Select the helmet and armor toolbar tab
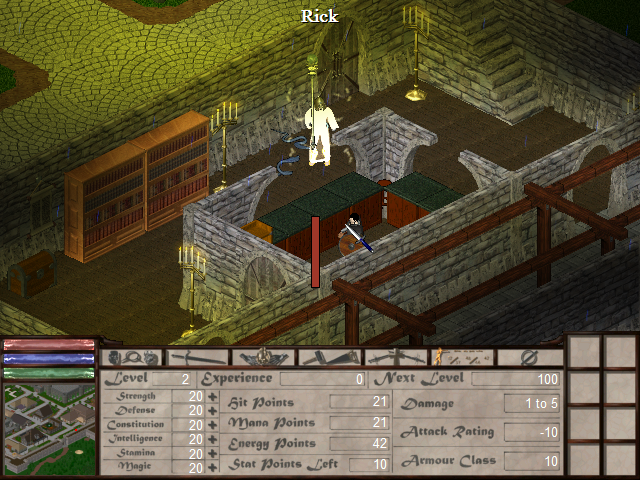Image resolution: width=640 pixels, height=480 pixels. click(x=264, y=357)
